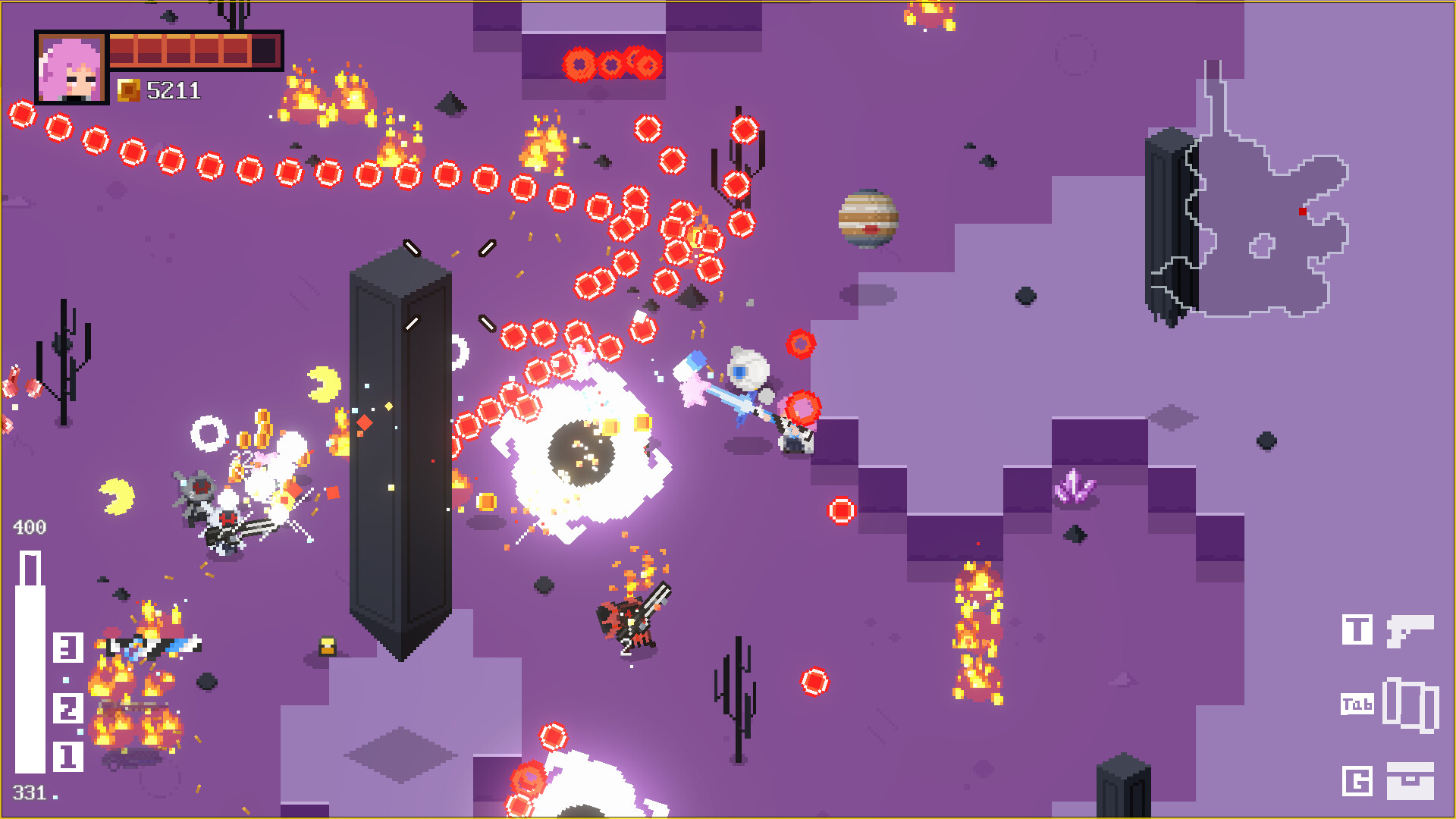Open the chest inventory icon
The height and width of the screenshot is (819, 1456).
[1410, 780]
